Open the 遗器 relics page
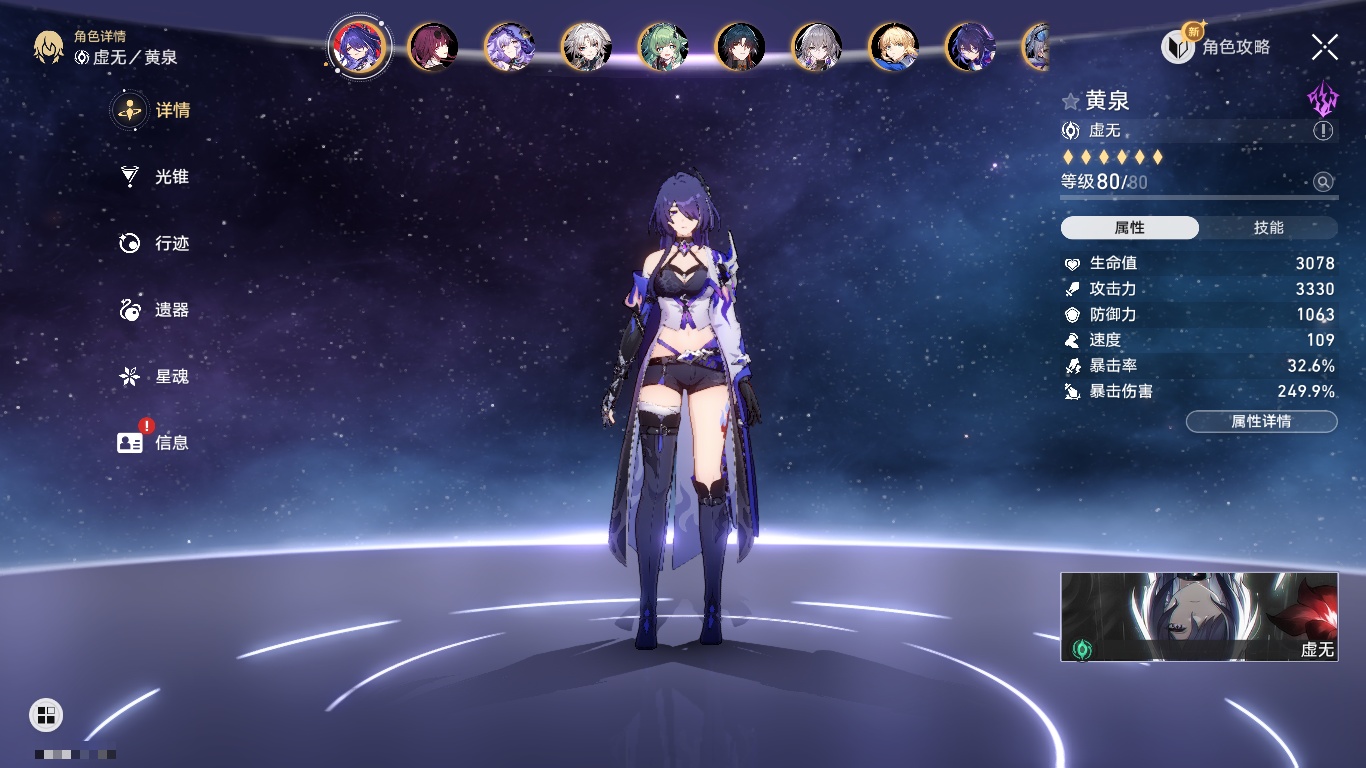1366x768 pixels. pos(155,310)
